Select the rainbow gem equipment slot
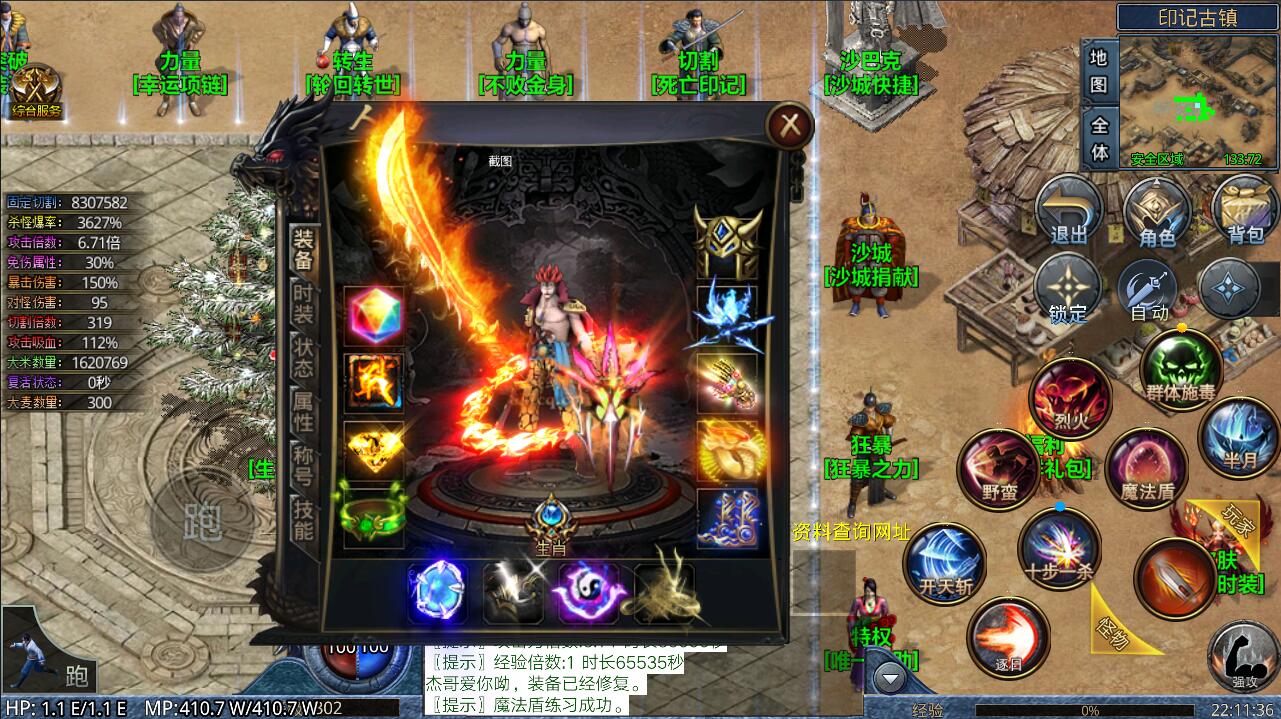The width and height of the screenshot is (1281, 719). 374,316
